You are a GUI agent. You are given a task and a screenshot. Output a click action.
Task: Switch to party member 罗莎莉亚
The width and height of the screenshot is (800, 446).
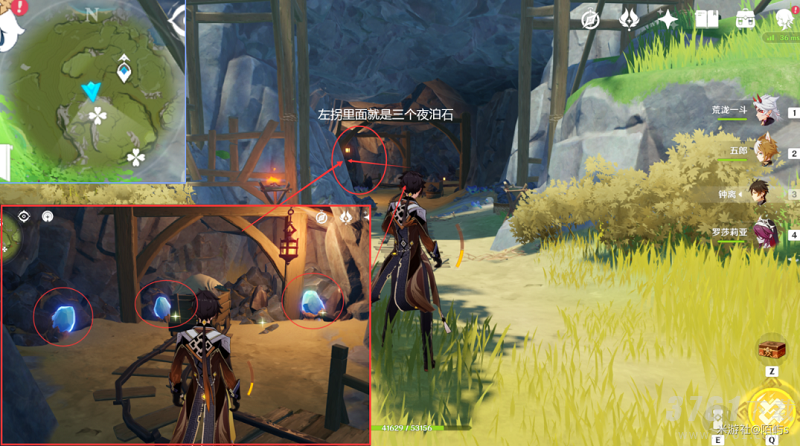coord(764,235)
